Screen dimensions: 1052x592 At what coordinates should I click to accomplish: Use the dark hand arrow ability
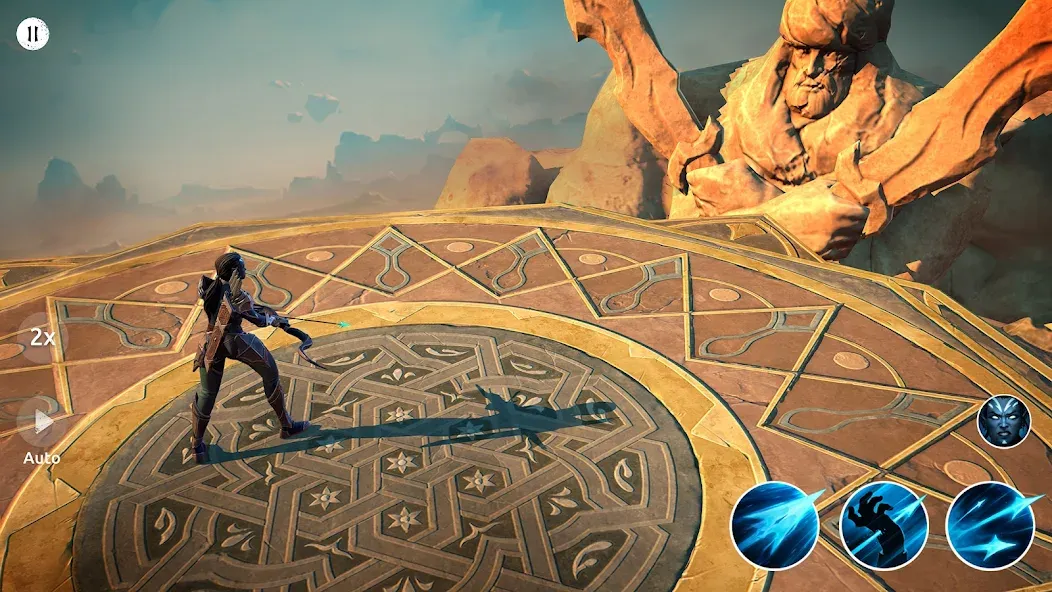(x=883, y=525)
